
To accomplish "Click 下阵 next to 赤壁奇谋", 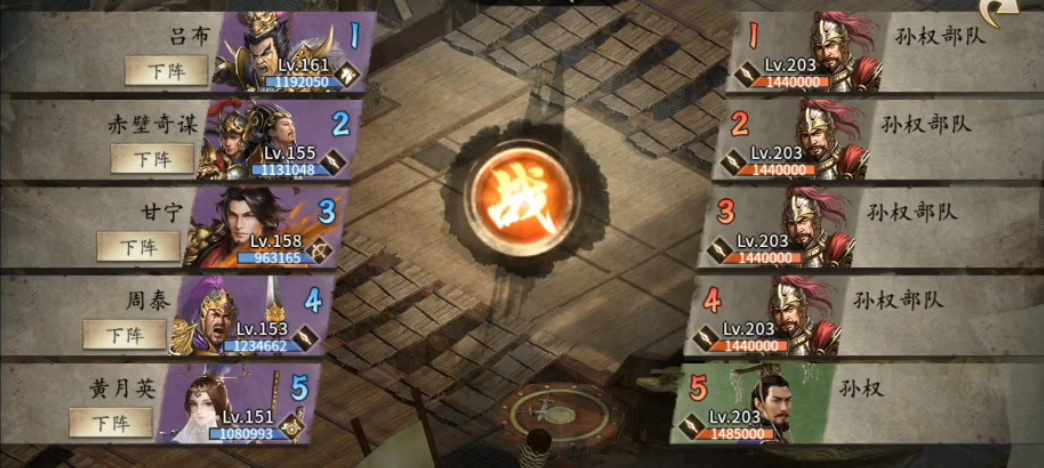I will (x=152, y=158).
